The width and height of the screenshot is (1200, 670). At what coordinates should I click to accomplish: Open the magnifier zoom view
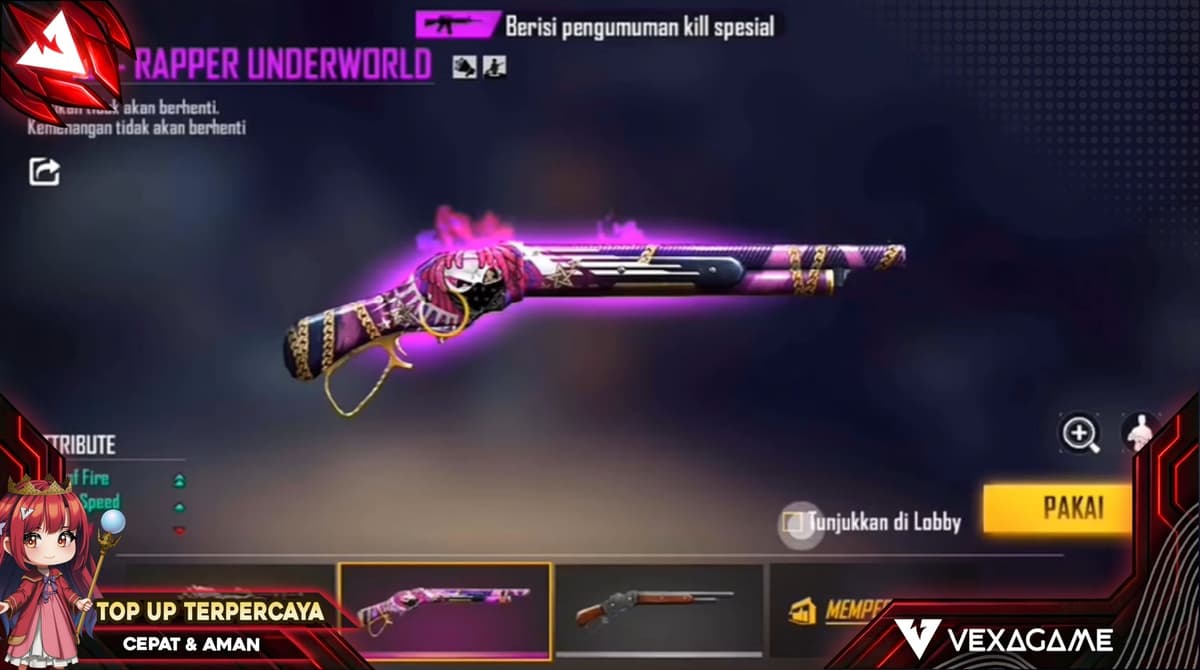(x=1080, y=433)
